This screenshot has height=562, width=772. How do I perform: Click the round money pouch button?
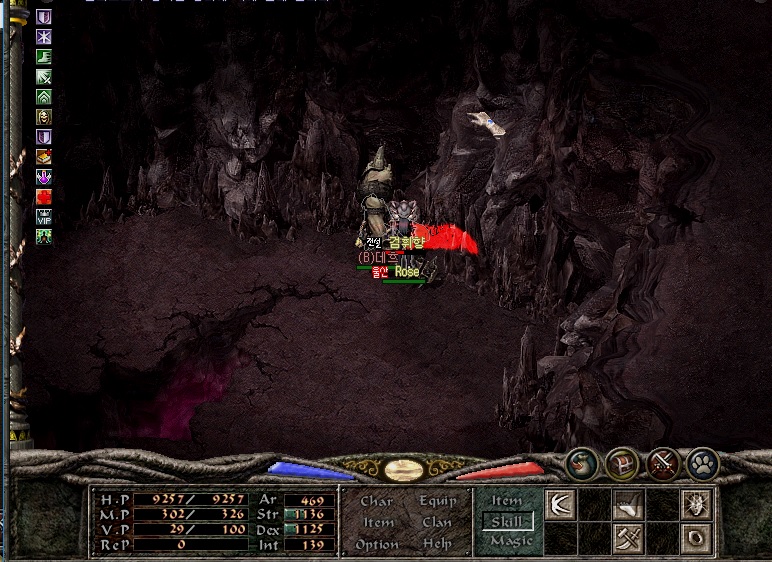(x=581, y=463)
